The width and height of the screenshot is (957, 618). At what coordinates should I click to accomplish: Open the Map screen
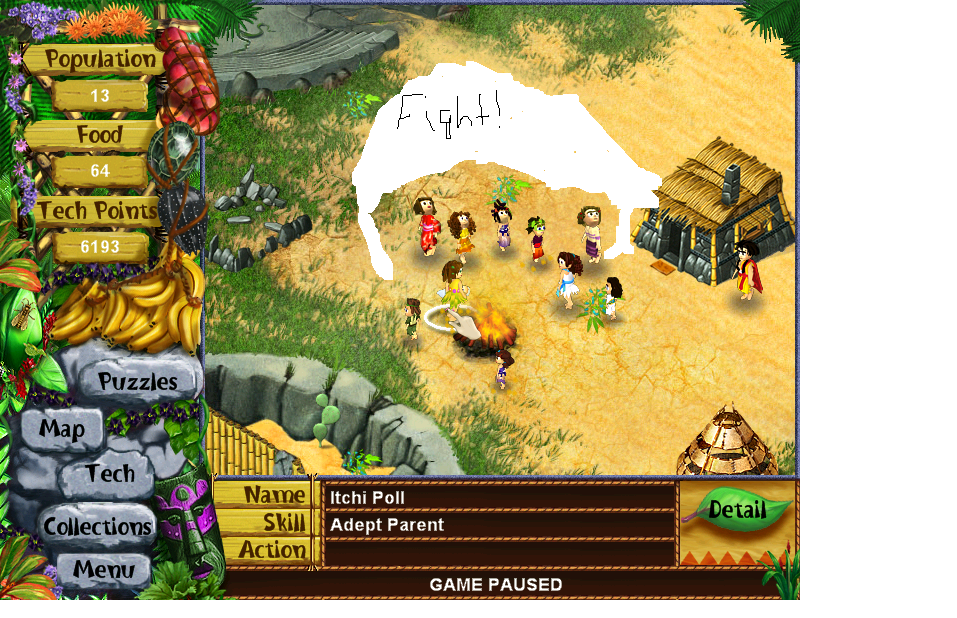pos(62,430)
